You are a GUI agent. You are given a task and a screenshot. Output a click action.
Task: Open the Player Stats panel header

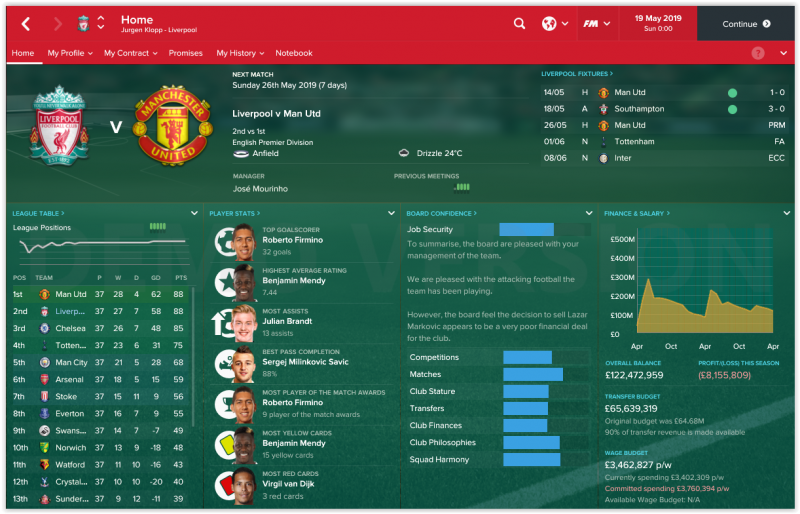click(x=235, y=213)
